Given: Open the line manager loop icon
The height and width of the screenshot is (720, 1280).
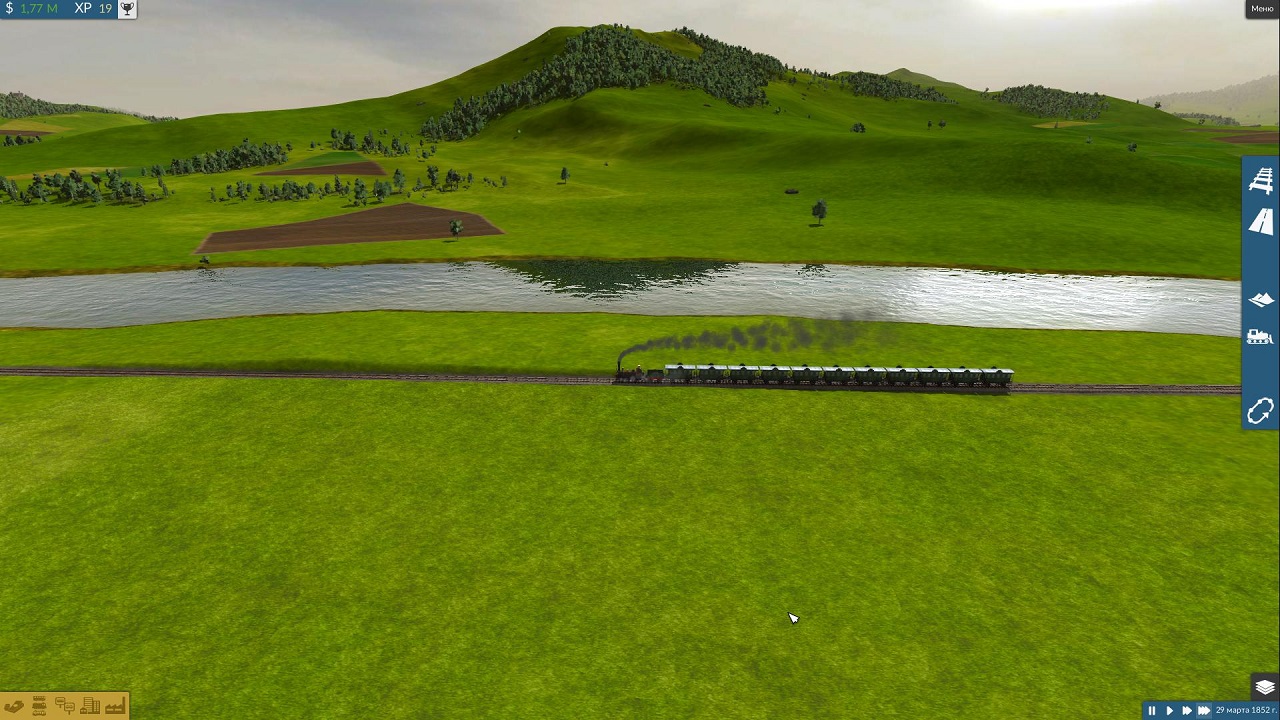Looking at the screenshot, I should tap(1260, 411).
